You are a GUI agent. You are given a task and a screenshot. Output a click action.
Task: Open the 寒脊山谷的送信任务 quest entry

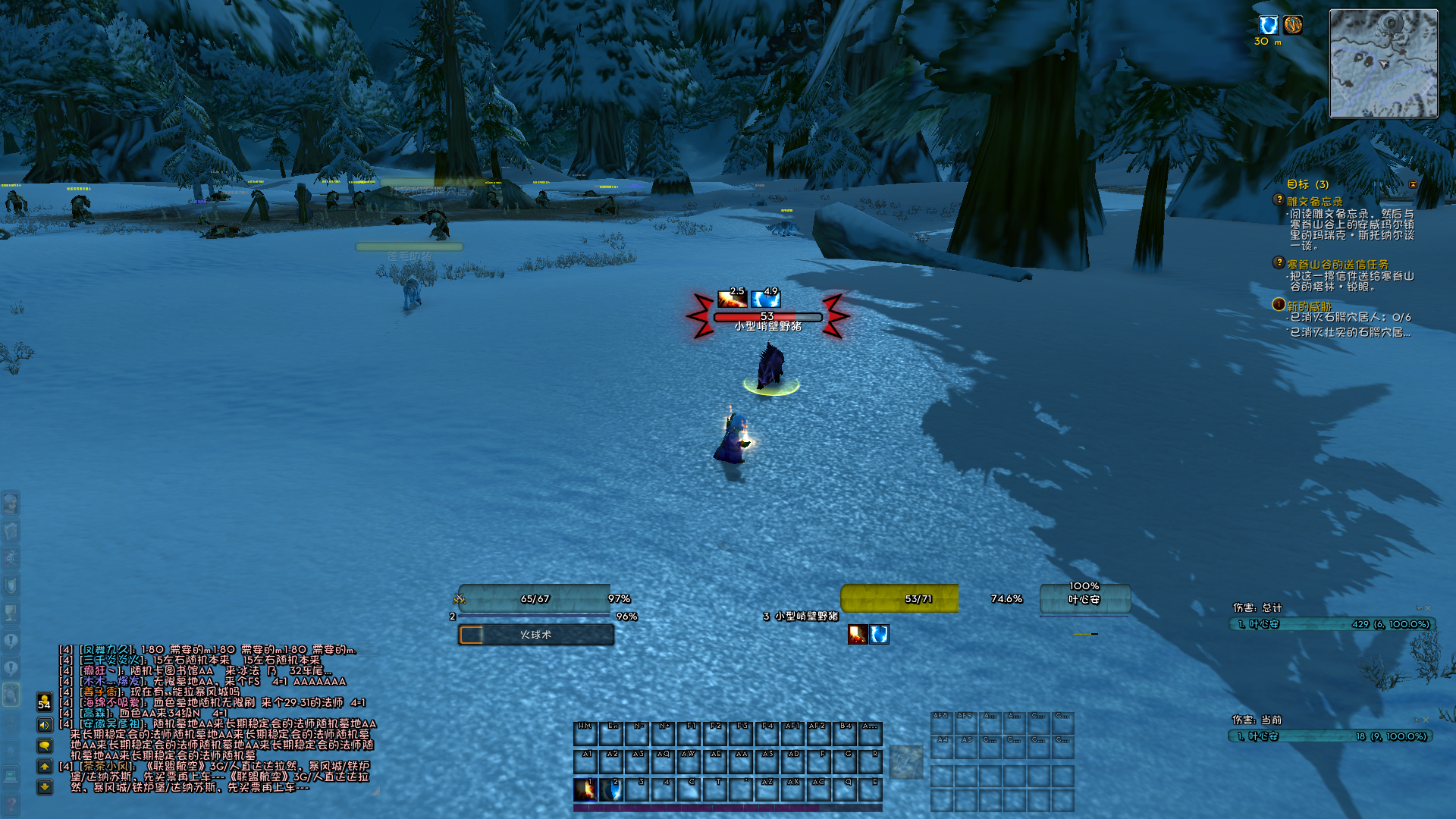point(1337,265)
